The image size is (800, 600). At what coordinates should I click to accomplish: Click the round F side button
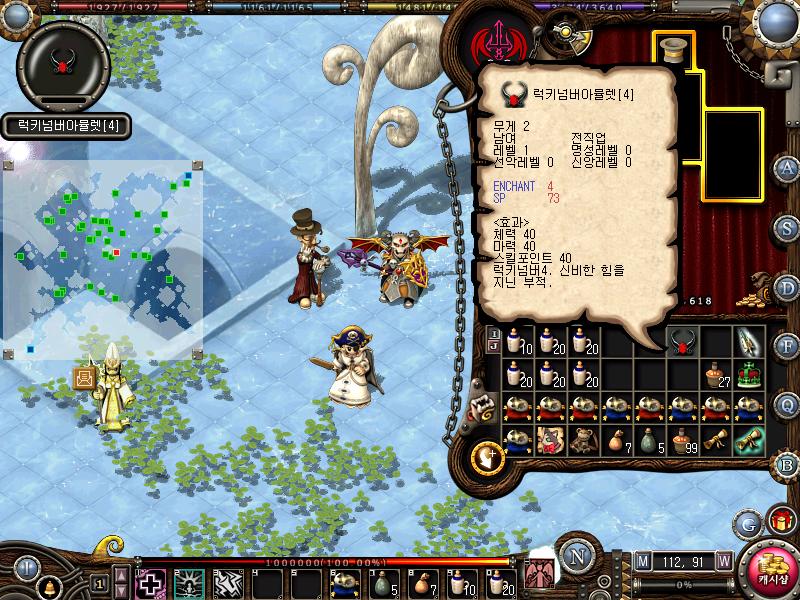pos(788,347)
